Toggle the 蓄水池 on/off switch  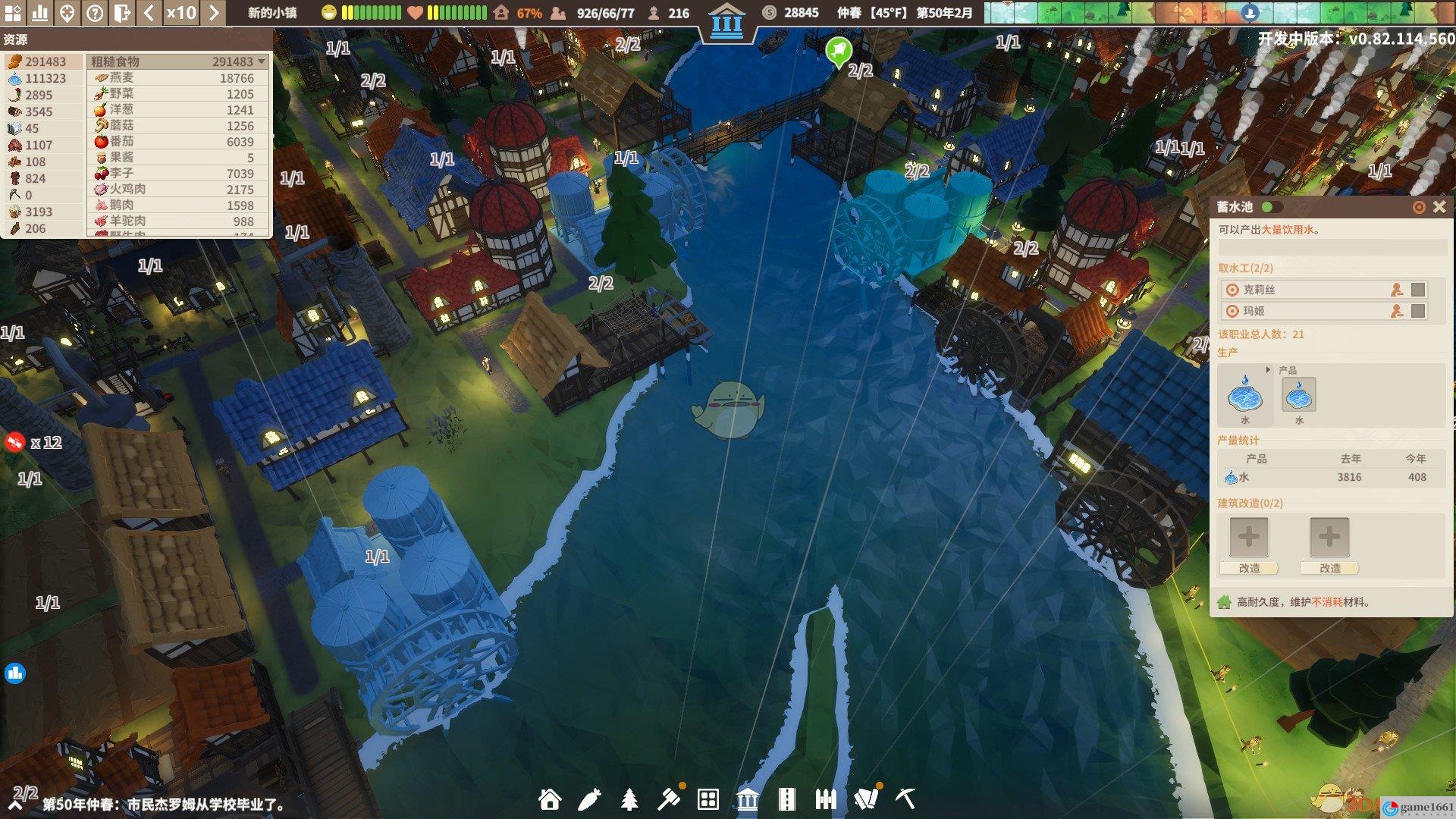point(1272,207)
